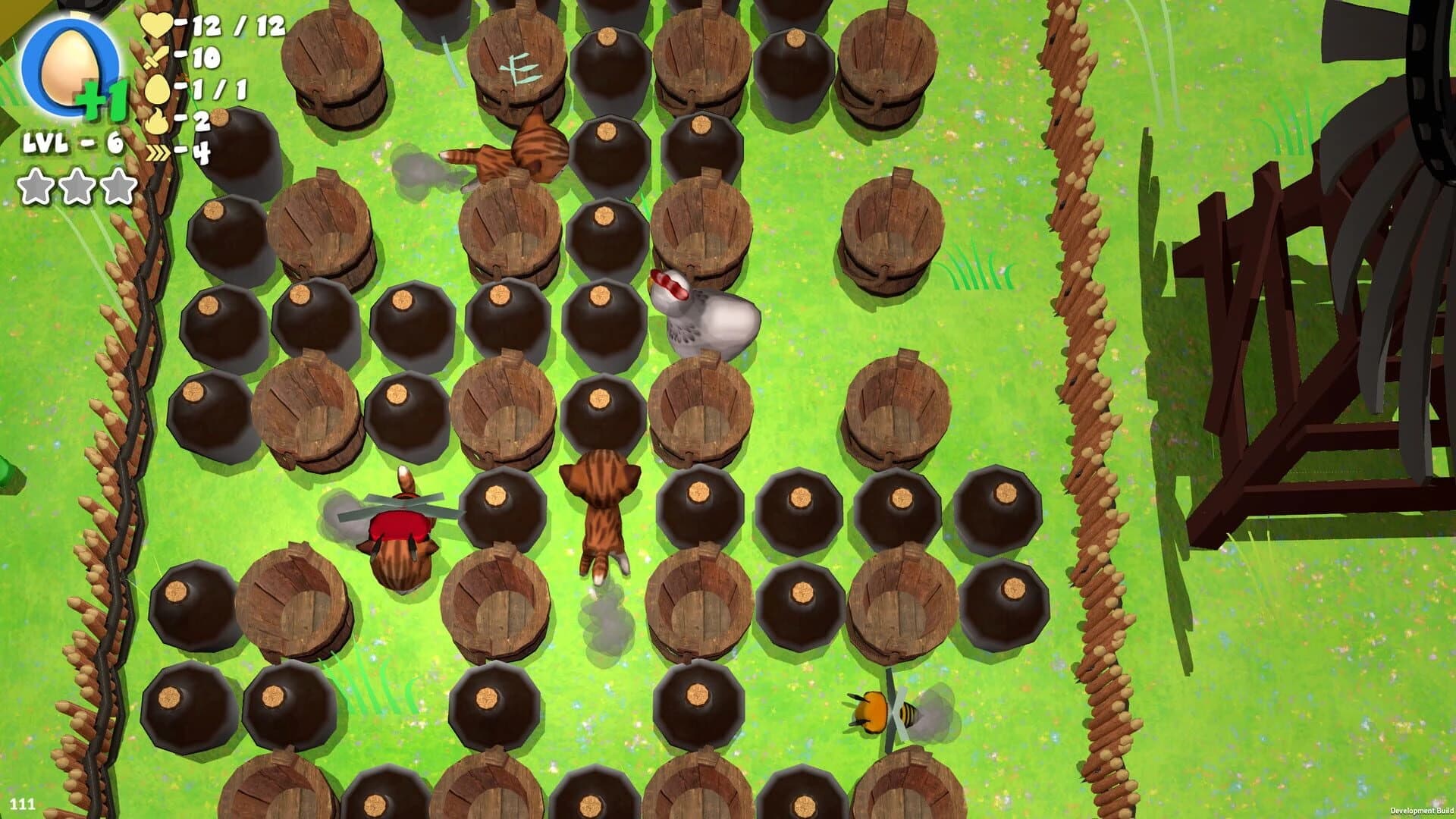Click the flame stat icon showing 2
The height and width of the screenshot is (819, 1456).
click(x=157, y=120)
